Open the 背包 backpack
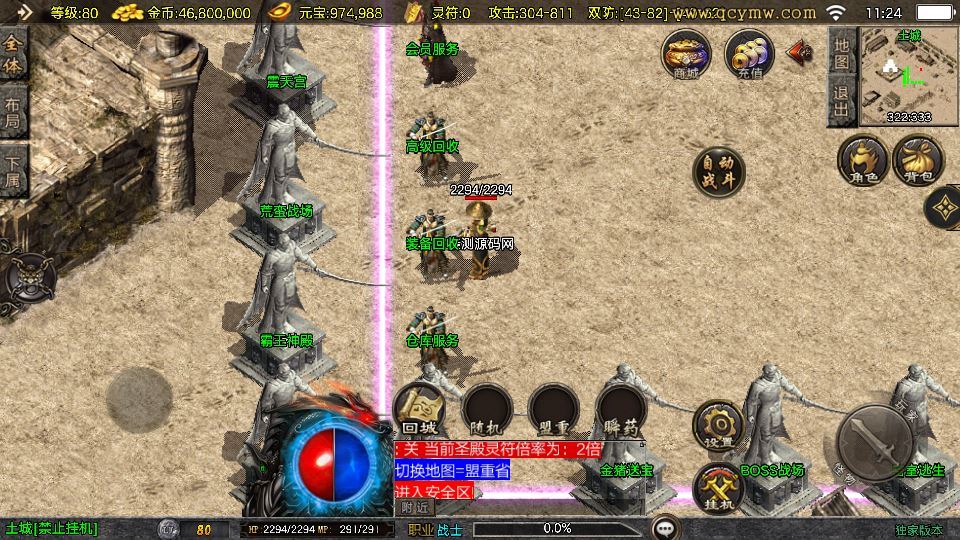Image resolution: width=960 pixels, height=540 pixels. (x=917, y=162)
